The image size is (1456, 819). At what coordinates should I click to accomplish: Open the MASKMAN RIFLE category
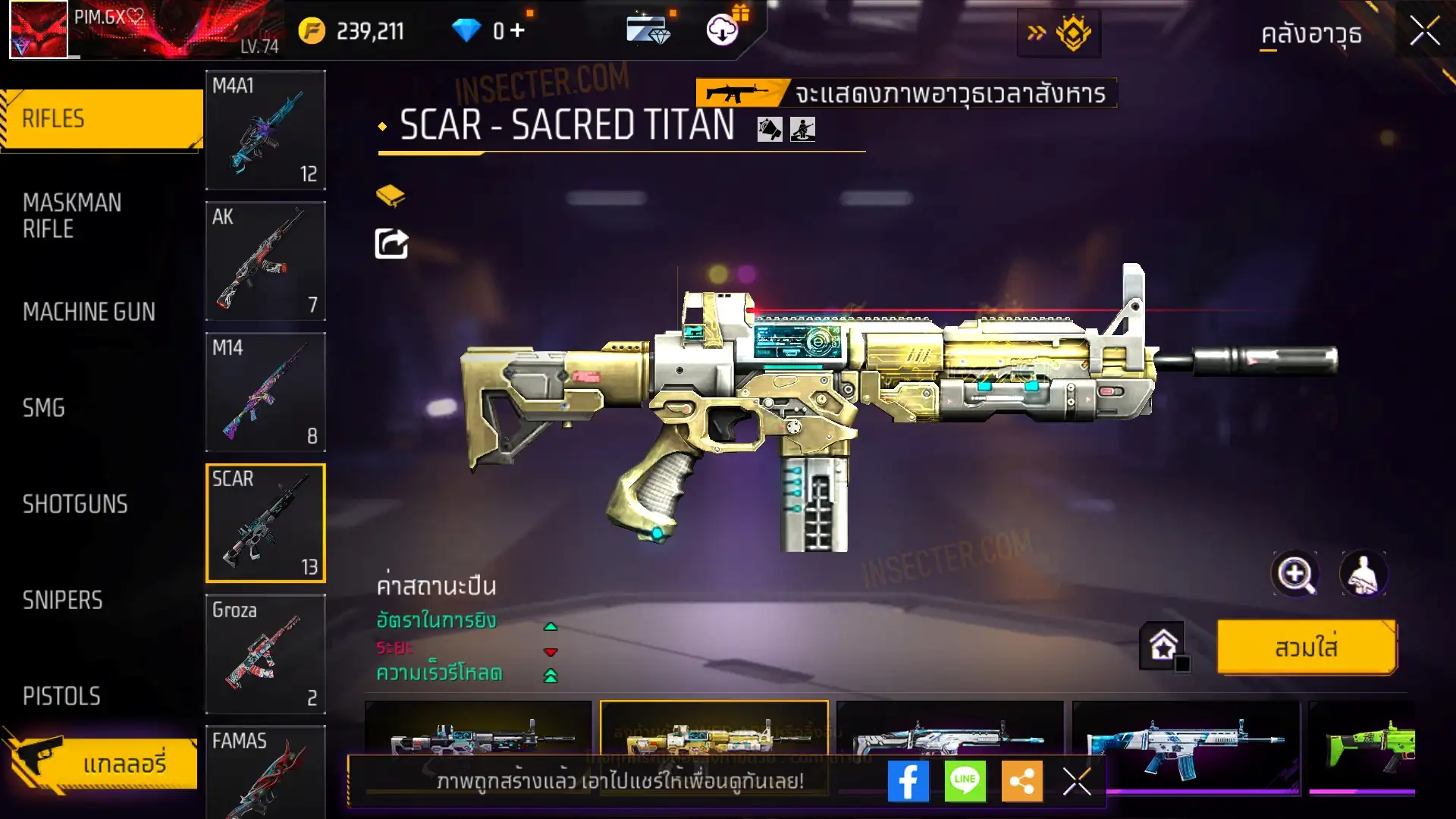72,216
